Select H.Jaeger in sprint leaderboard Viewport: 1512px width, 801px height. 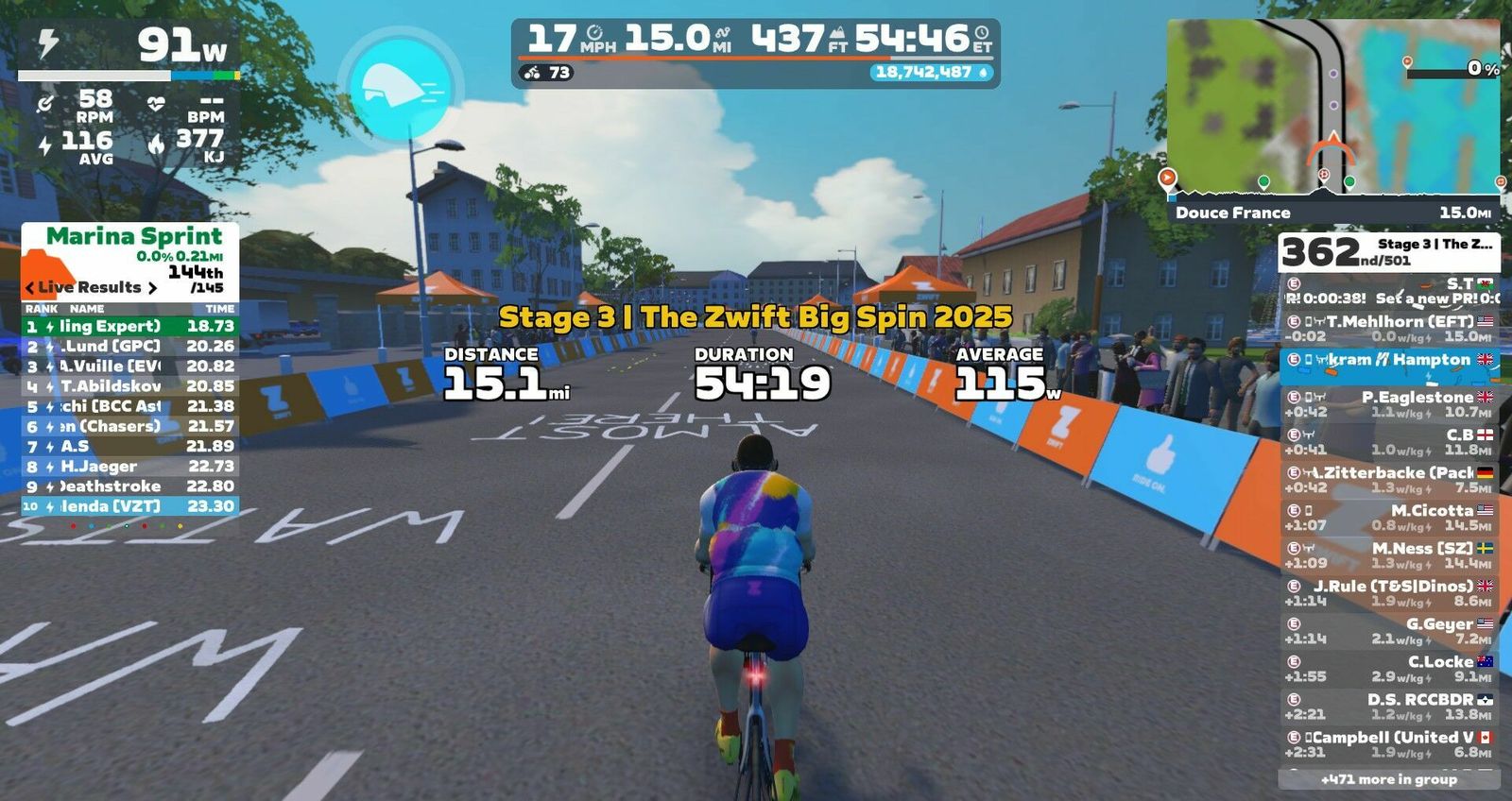point(129,466)
